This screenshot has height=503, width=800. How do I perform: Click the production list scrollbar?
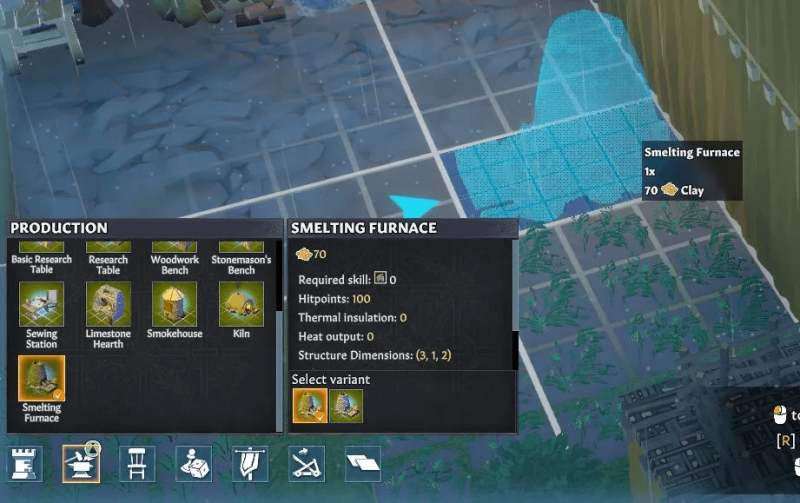point(279,280)
